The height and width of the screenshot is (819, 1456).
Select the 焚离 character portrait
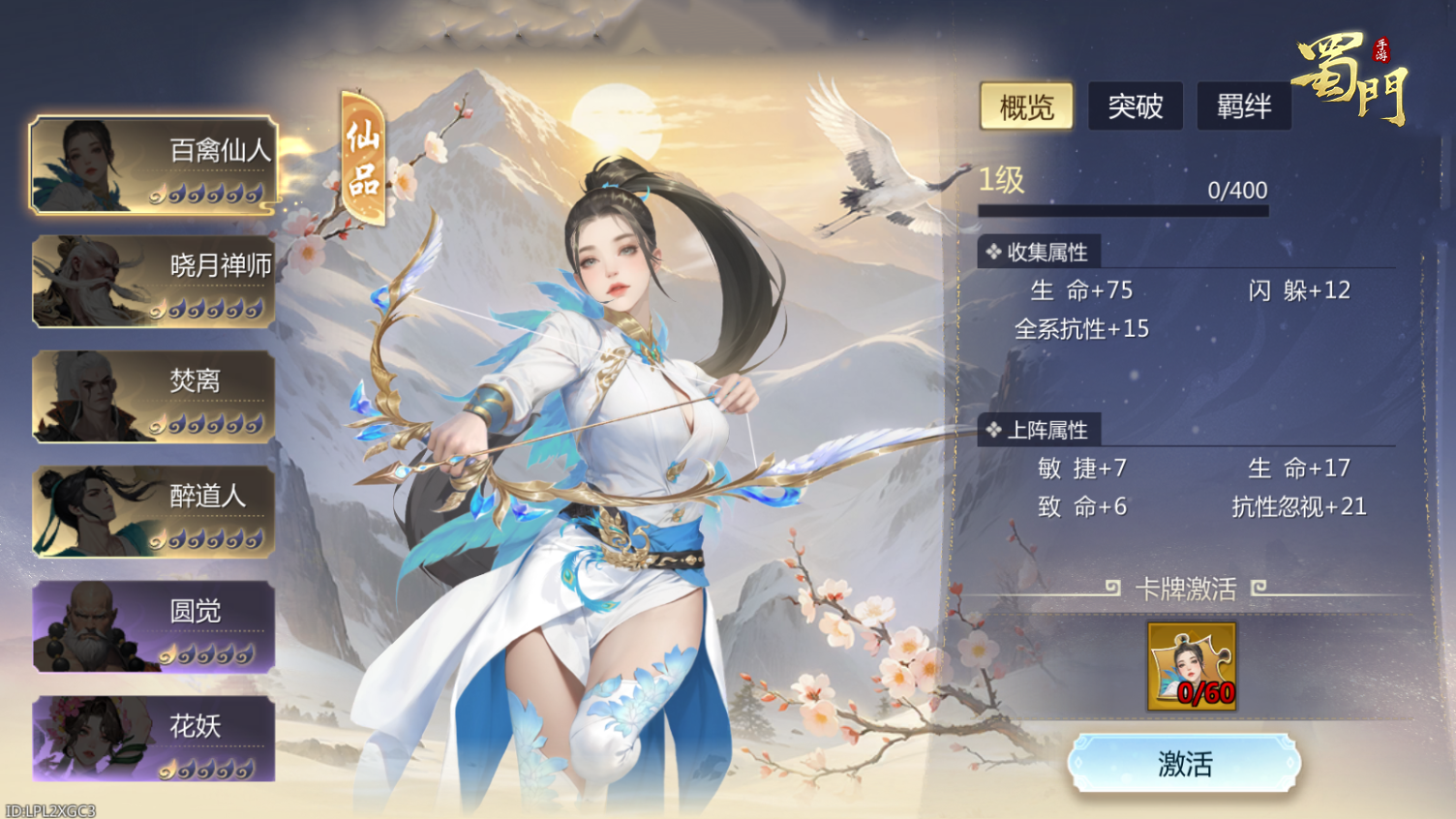point(152,397)
